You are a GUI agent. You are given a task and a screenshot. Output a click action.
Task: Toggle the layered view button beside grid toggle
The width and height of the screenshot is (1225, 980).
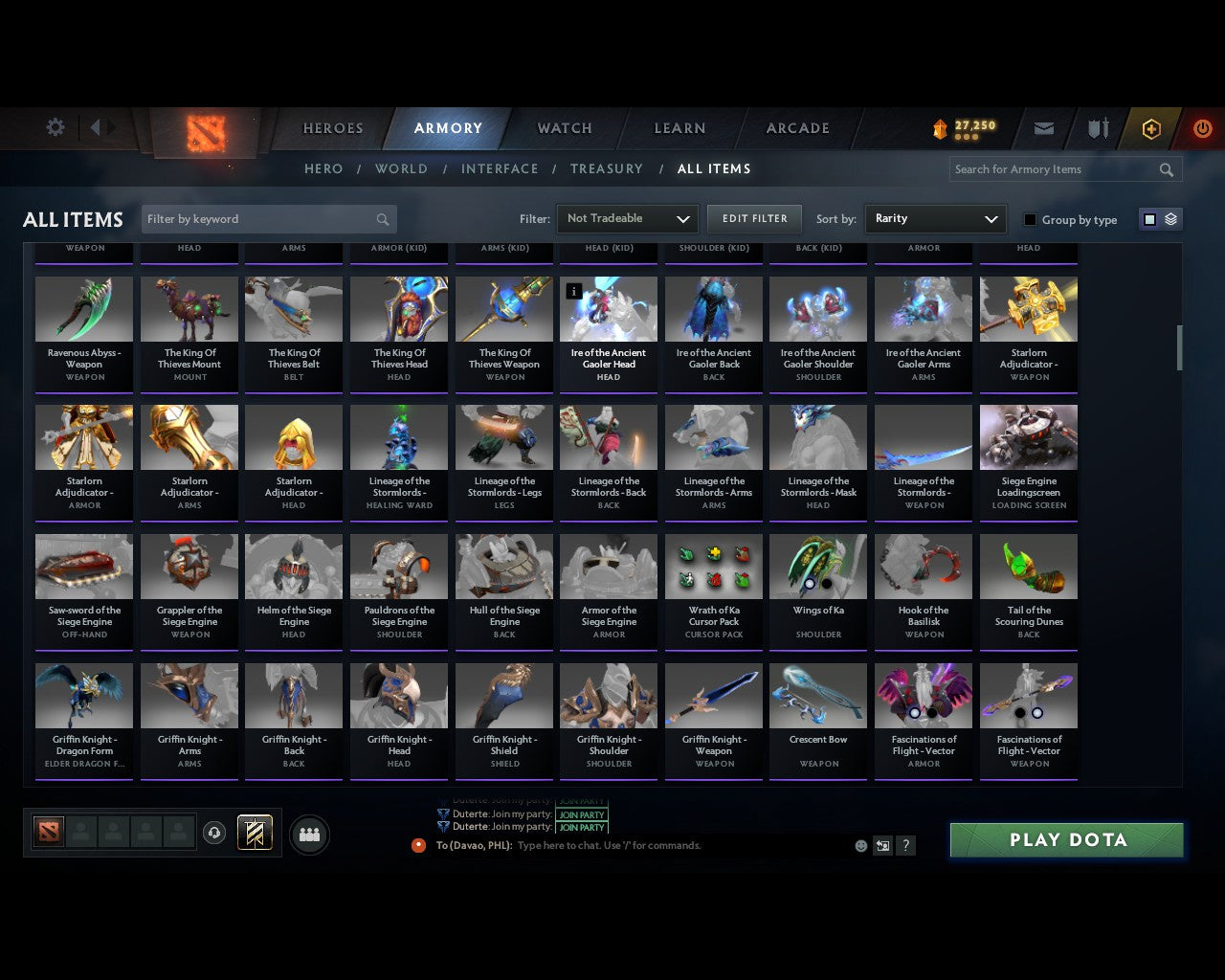tap(1169, 218)
